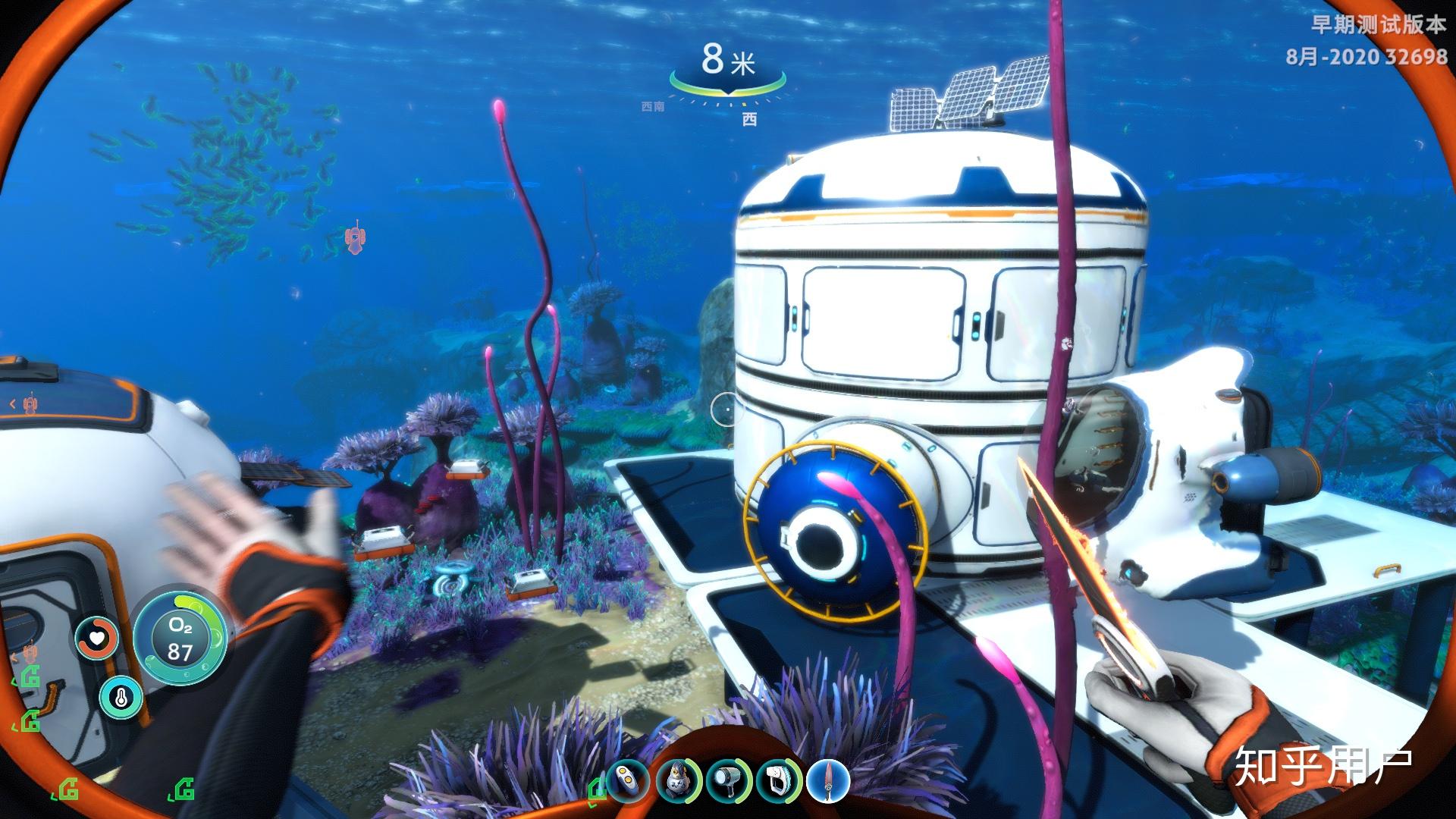The width and height of the screenshot is (1456, 819).
Task: Equip the Spy Pengling from the hotbar
Action: pos(677,780)
